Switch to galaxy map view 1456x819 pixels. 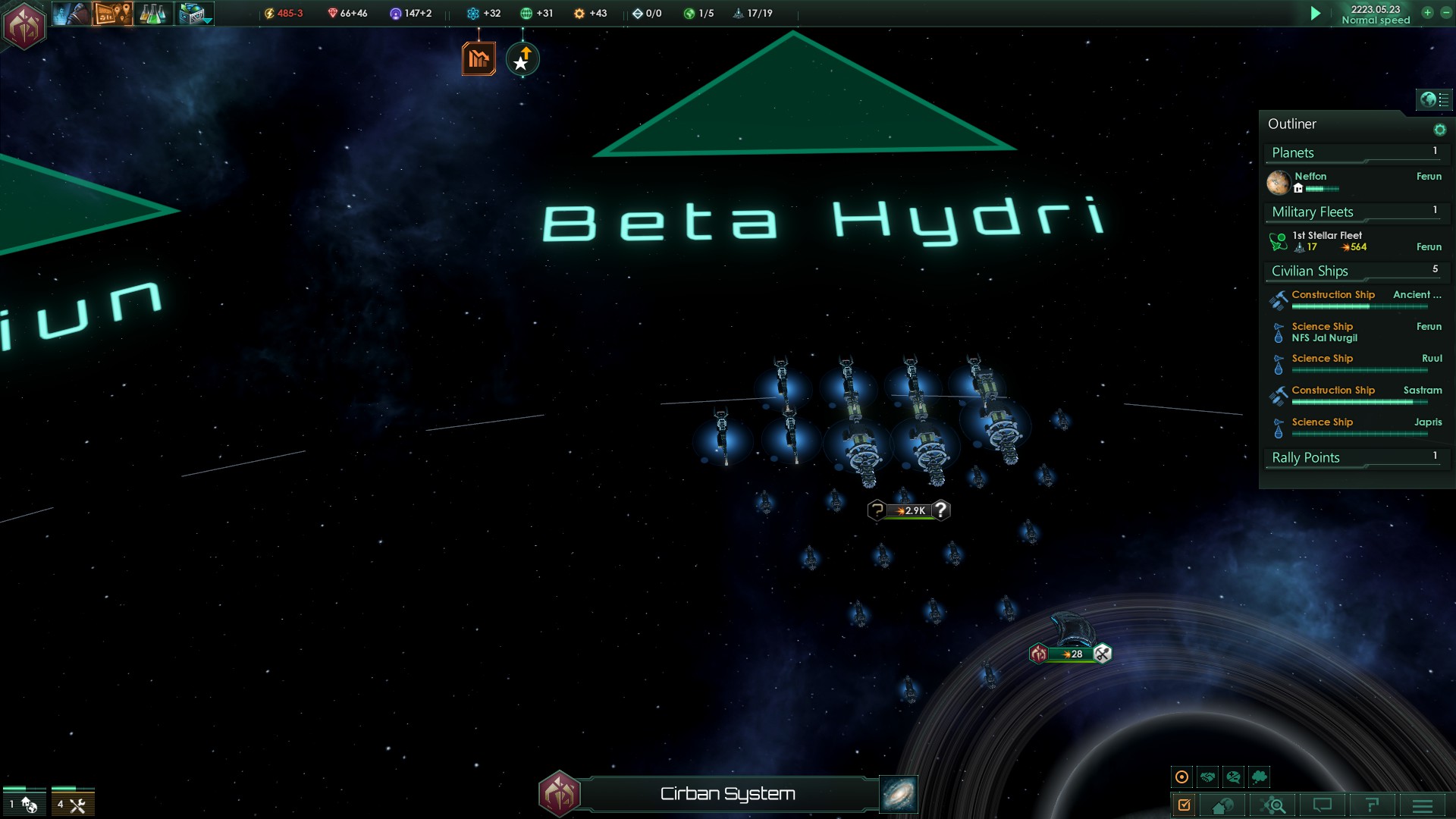pyautogui.click(x=899, y=794)
